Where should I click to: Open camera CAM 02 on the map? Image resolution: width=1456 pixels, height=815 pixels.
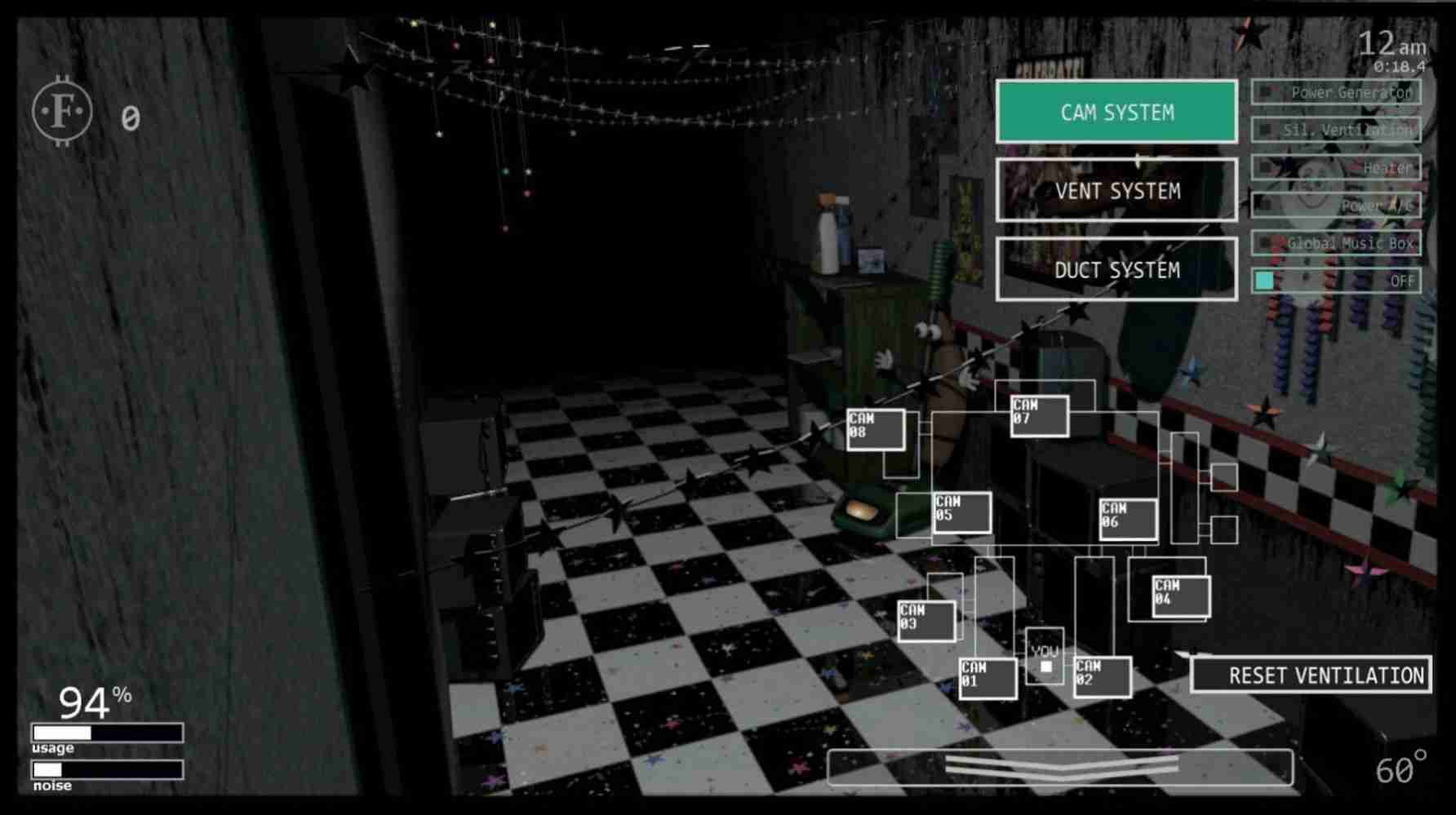click(1102, 675)
